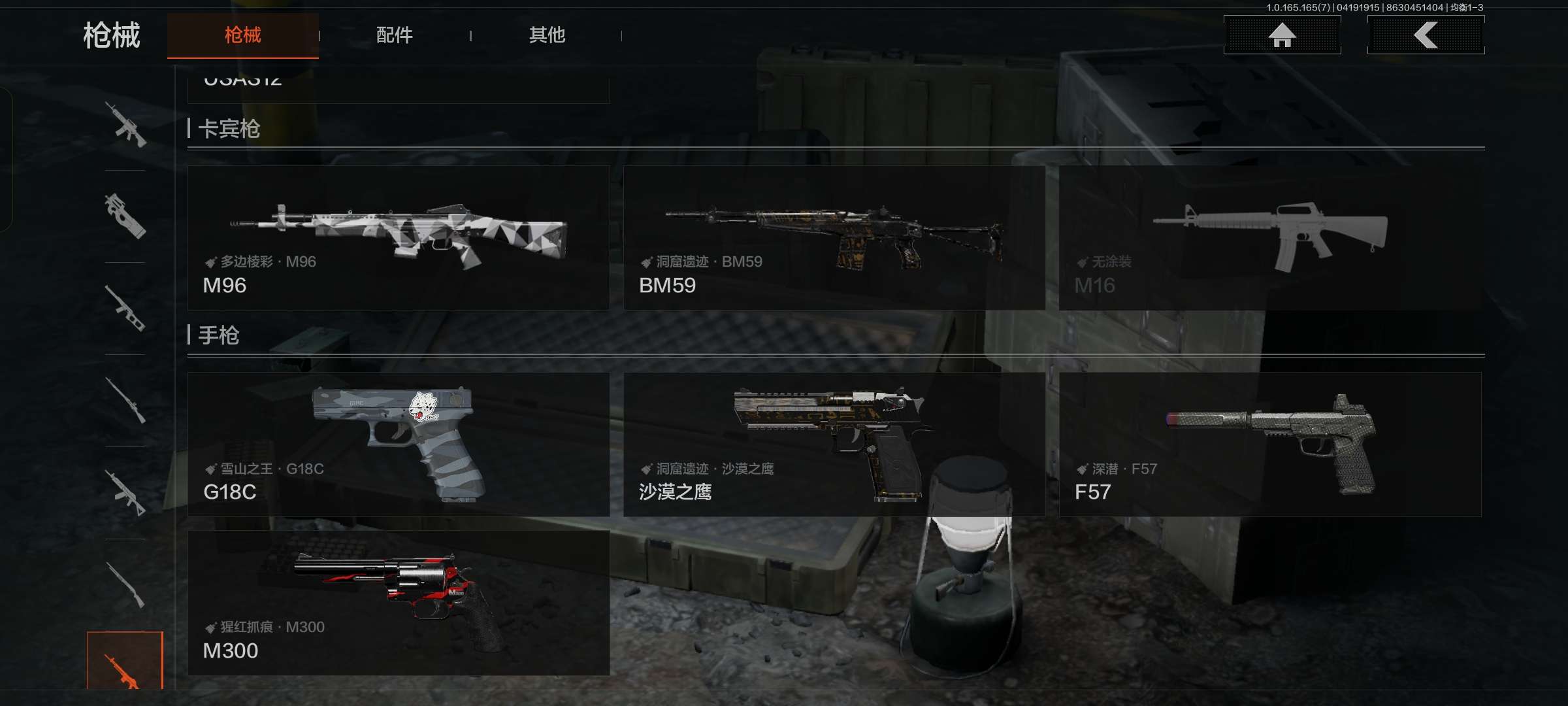
Task: Switch to the 配件 tab
Action: click(x=393, y=36)
